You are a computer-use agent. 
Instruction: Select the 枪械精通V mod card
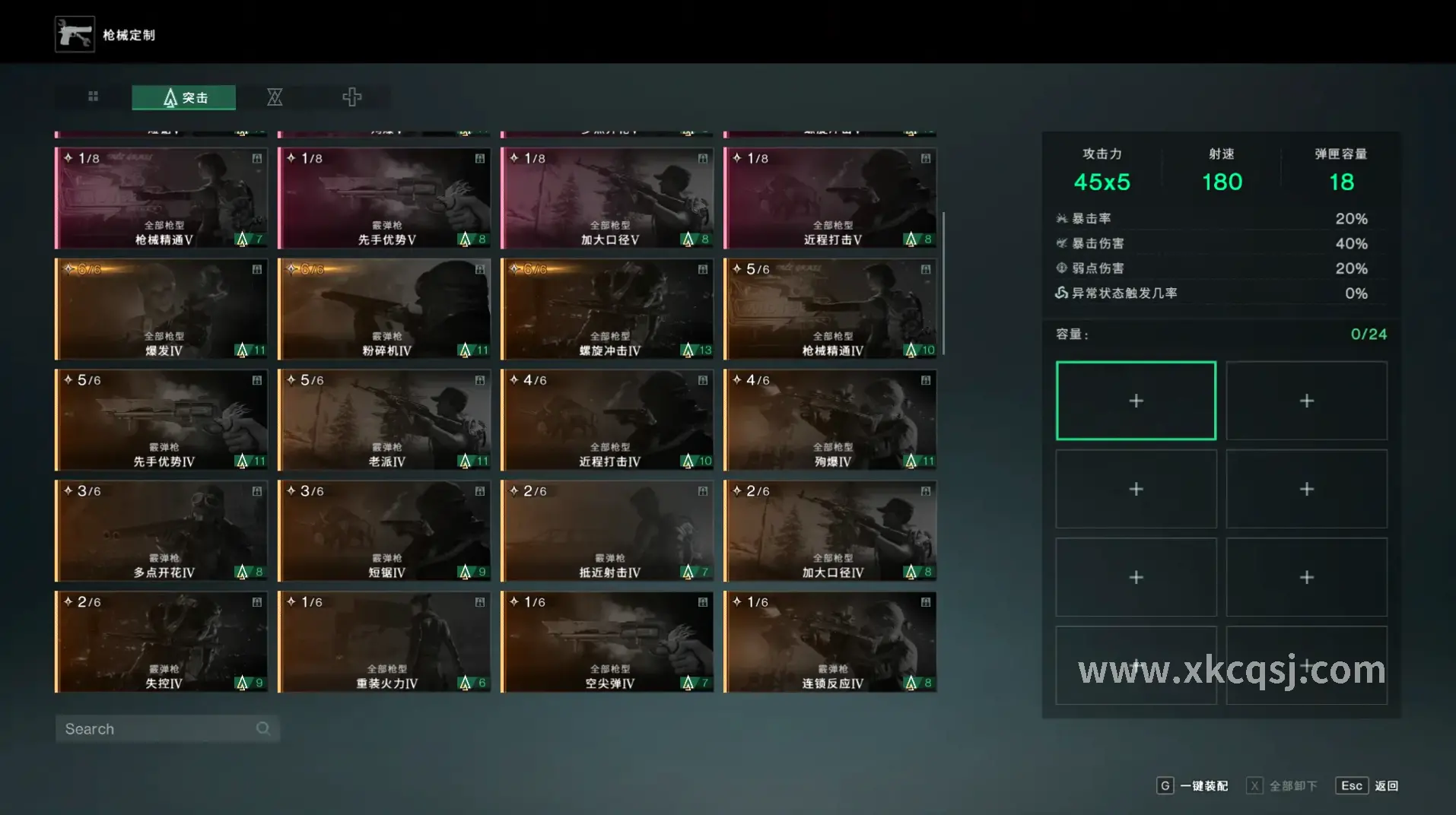161,198
